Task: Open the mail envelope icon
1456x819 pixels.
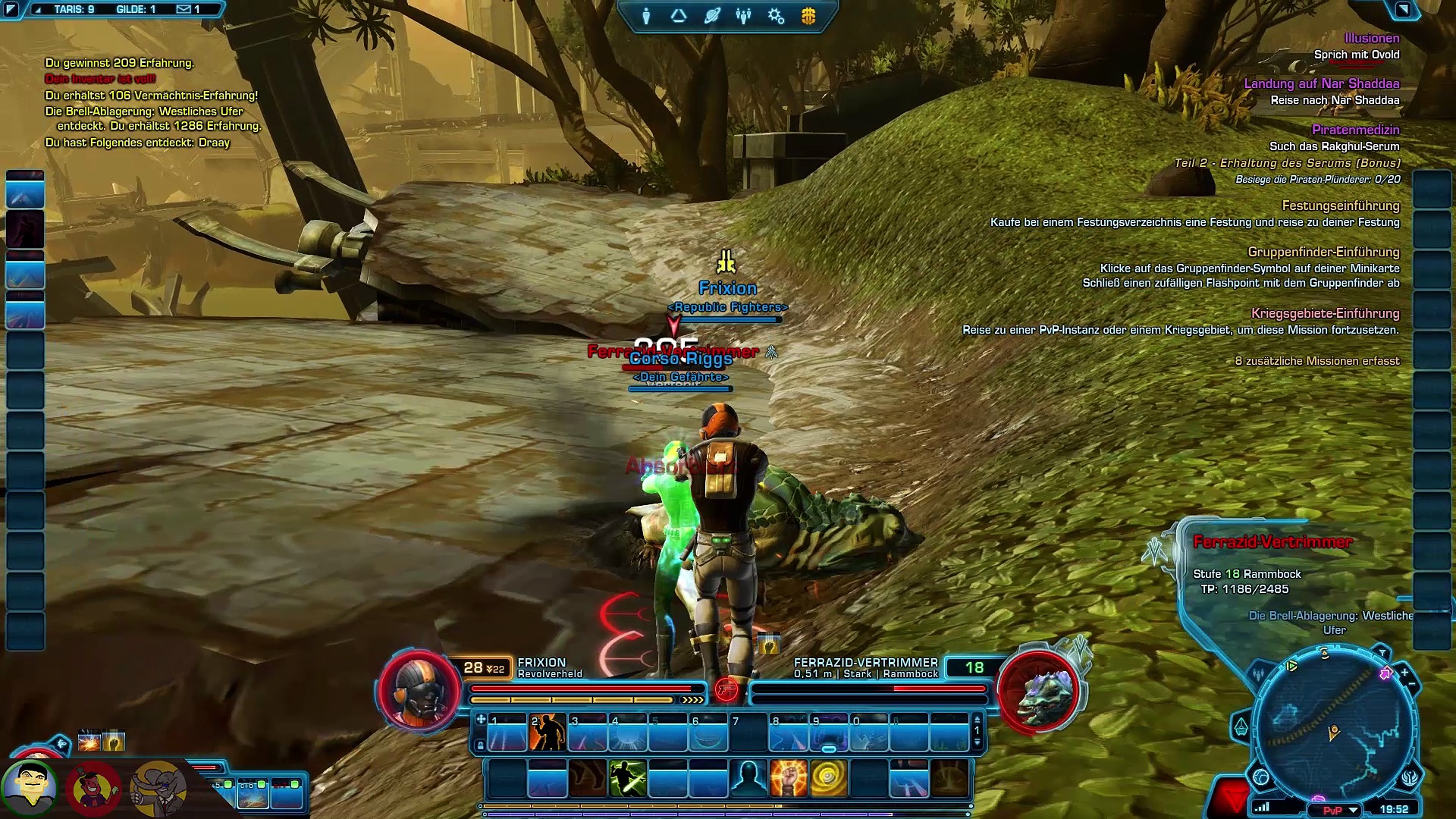Action: click(x=184, y=10)
